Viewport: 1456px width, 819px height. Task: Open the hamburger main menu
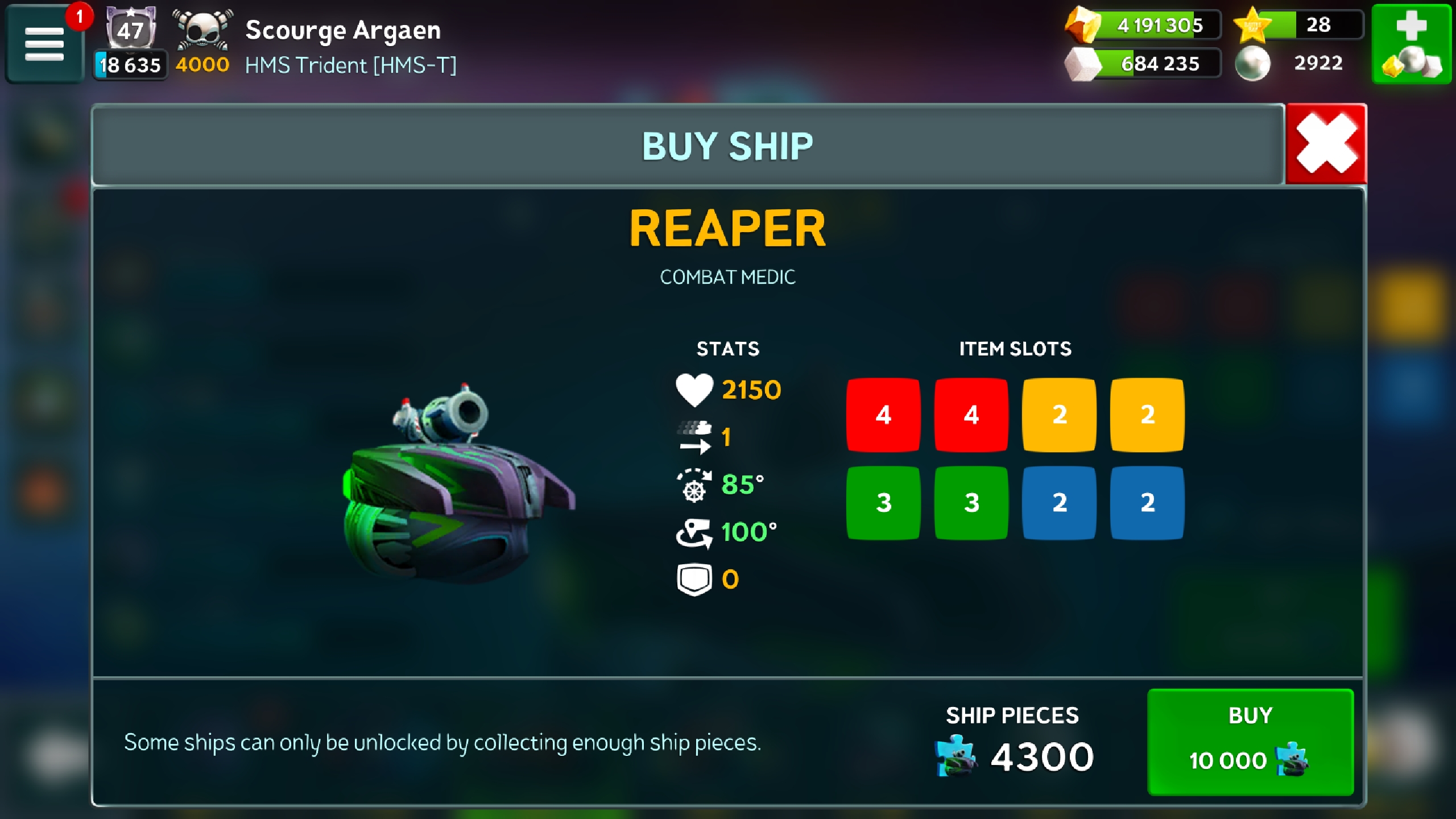(x=44, y=44)
